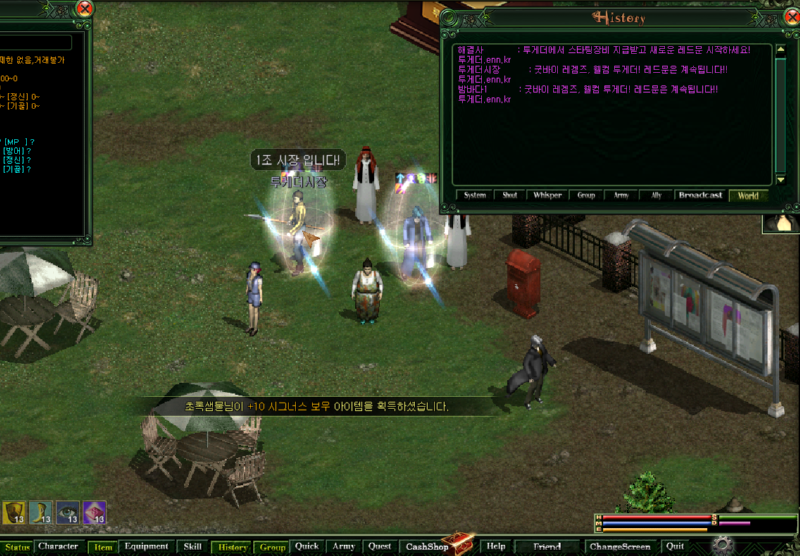Show the Skill window
Image resolution: width=800 pixels, height=556 pixels.
(192, 547)
